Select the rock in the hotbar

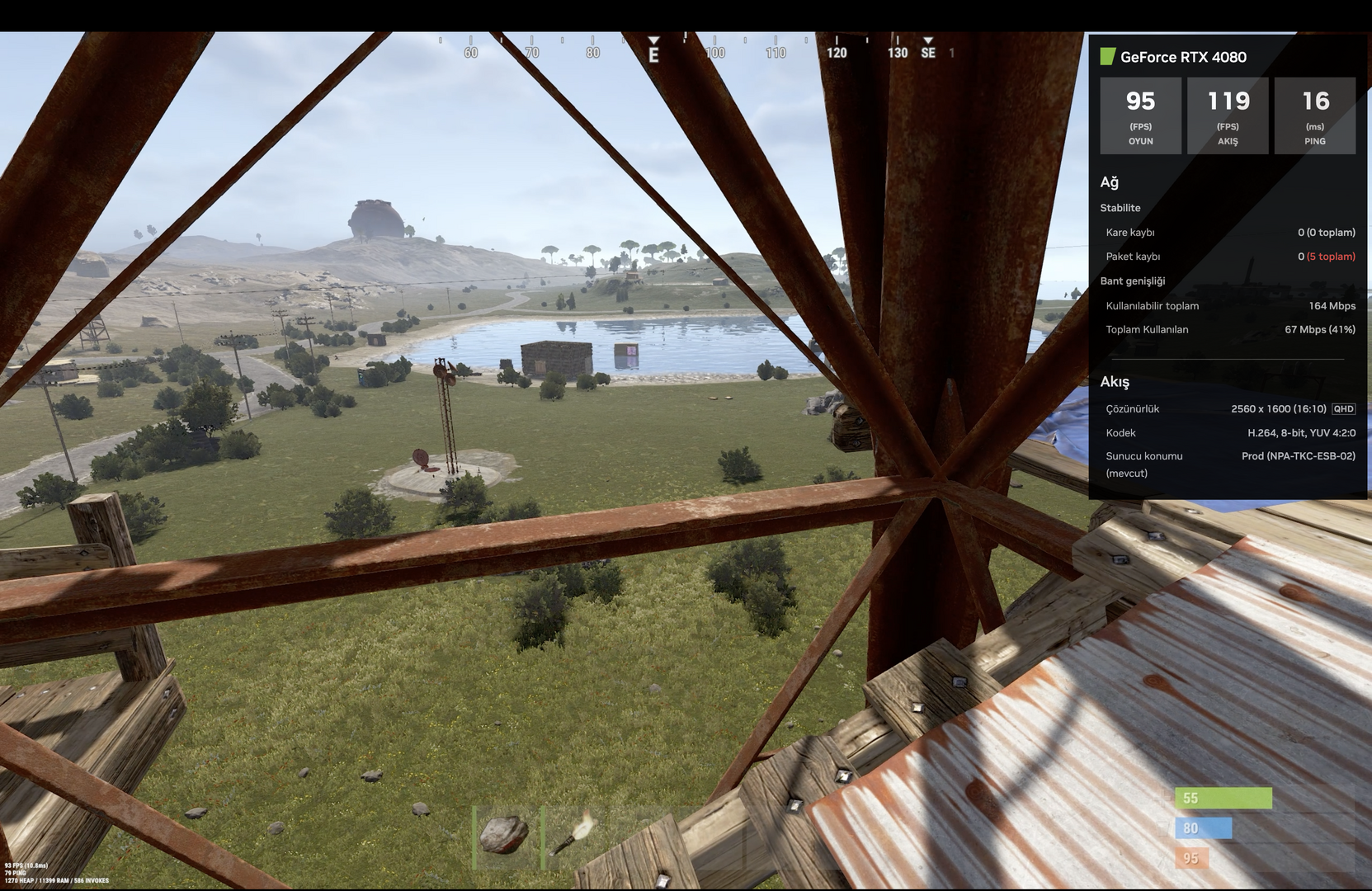(x=505, y=835)
